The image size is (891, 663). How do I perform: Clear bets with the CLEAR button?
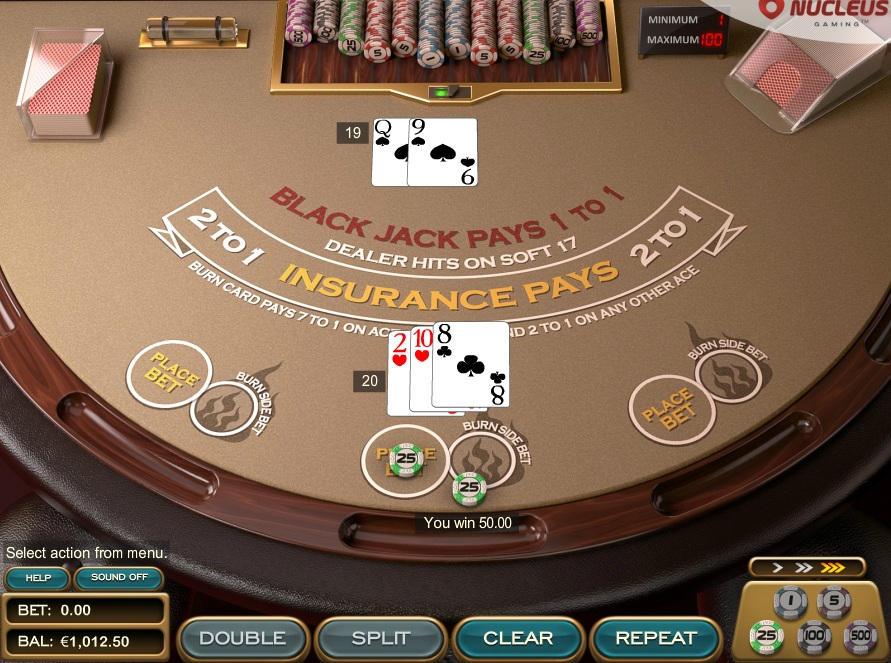click(518, 638)
